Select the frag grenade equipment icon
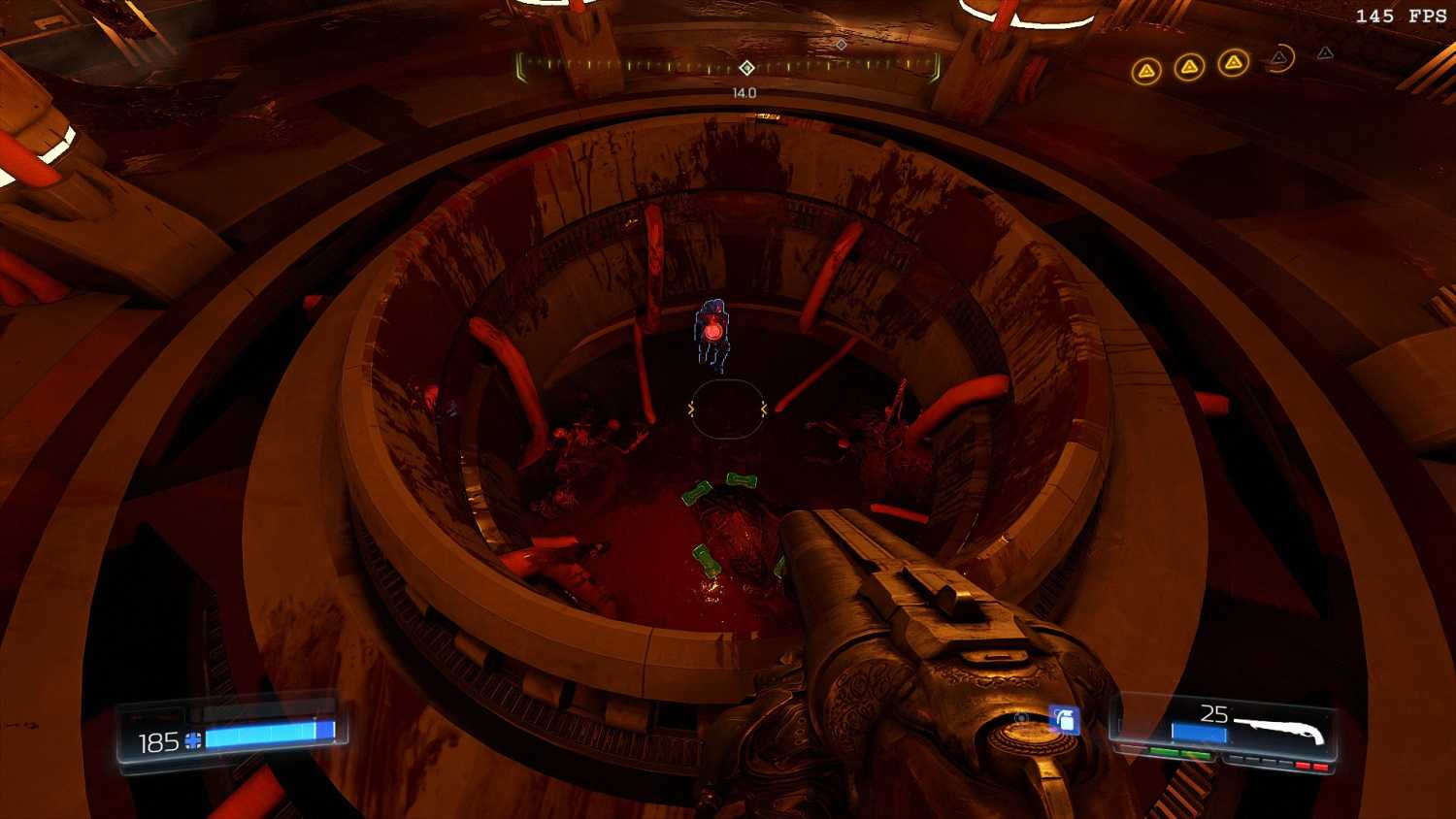Viewport: 1456px width, 819px height. [1064, 720]
